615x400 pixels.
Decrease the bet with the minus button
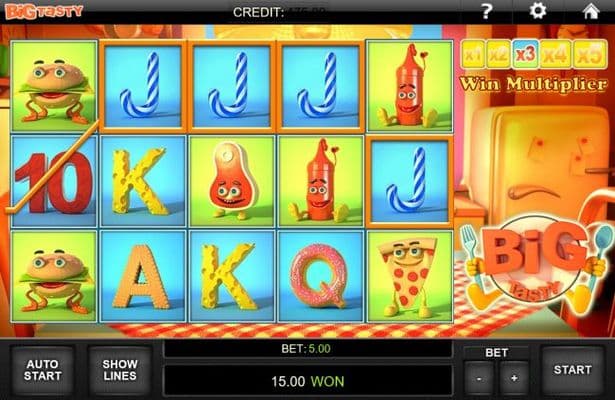click(480, 380)
